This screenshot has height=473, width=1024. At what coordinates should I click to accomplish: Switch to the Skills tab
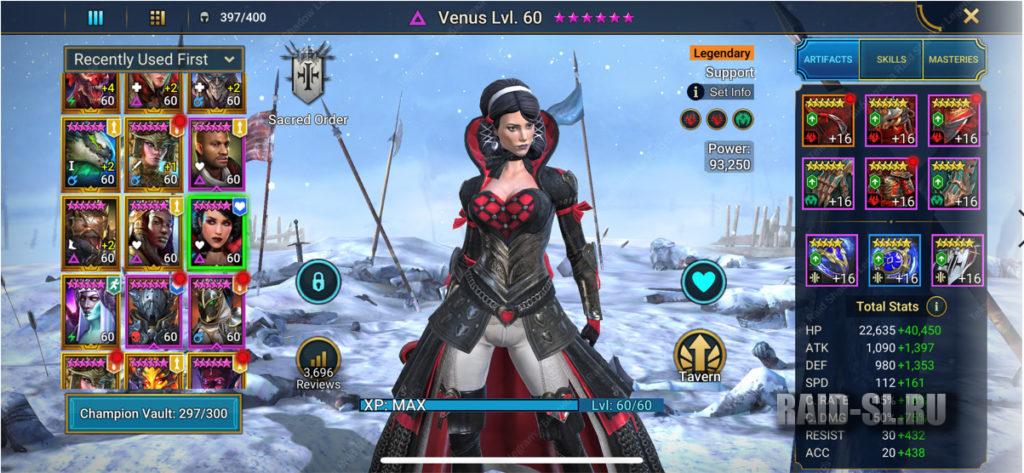[891, 60]
